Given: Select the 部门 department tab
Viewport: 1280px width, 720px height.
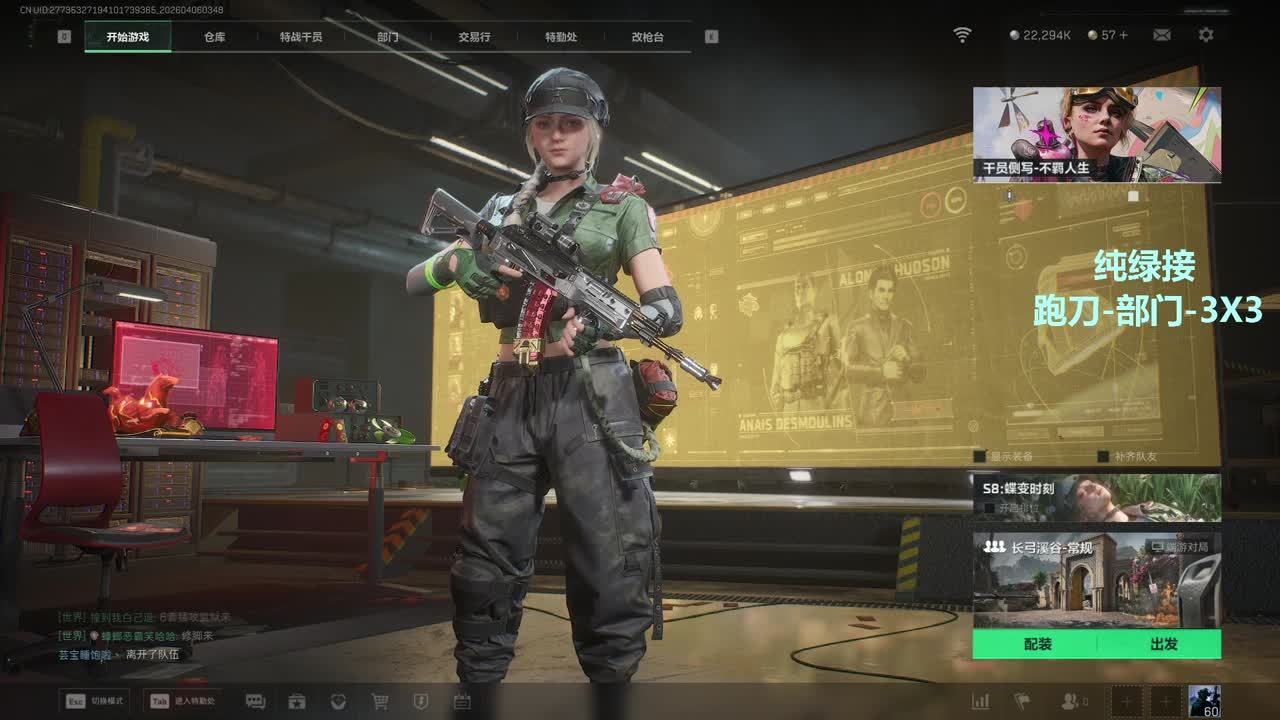Looking at the screenshot, I should coord(388,37).
